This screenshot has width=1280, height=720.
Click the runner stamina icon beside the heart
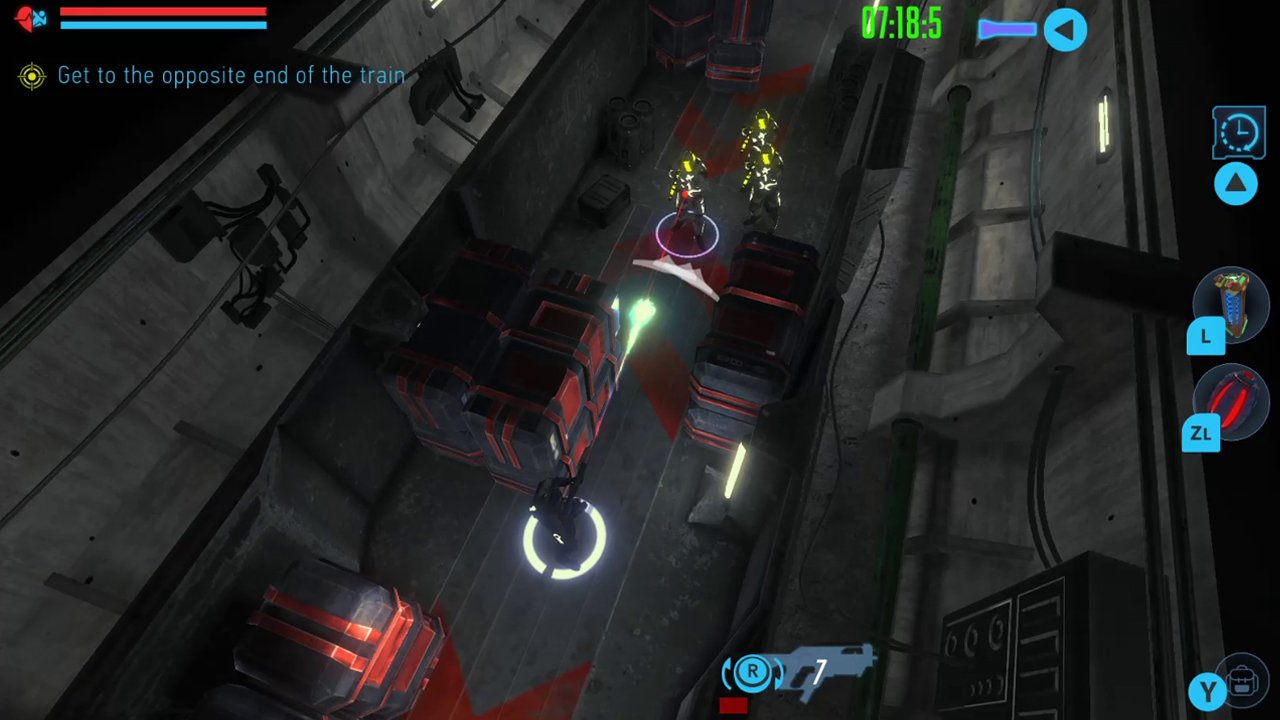(x=42, y=18)
